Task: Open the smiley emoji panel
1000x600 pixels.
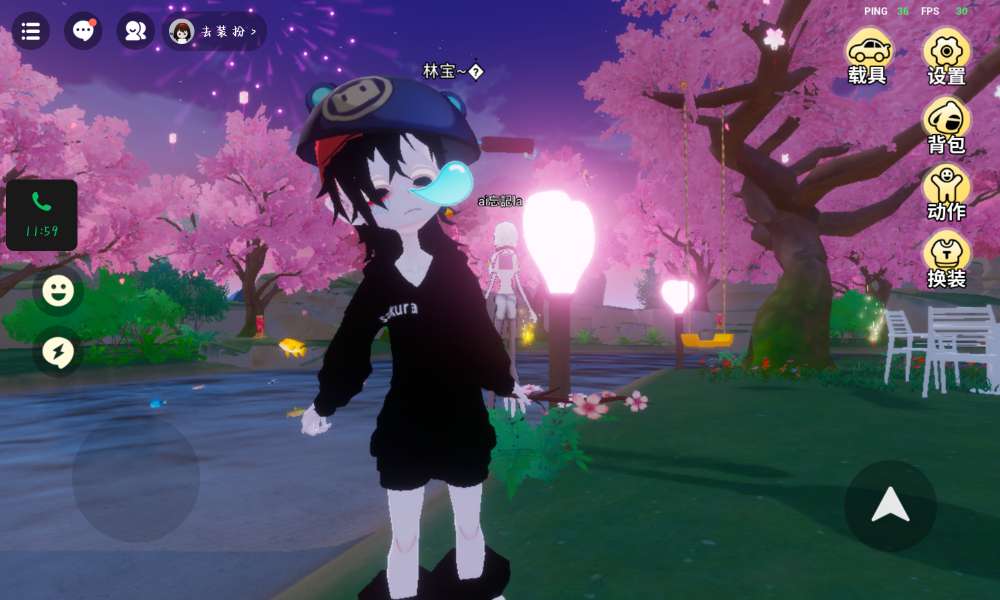Action: pos(58,291)
